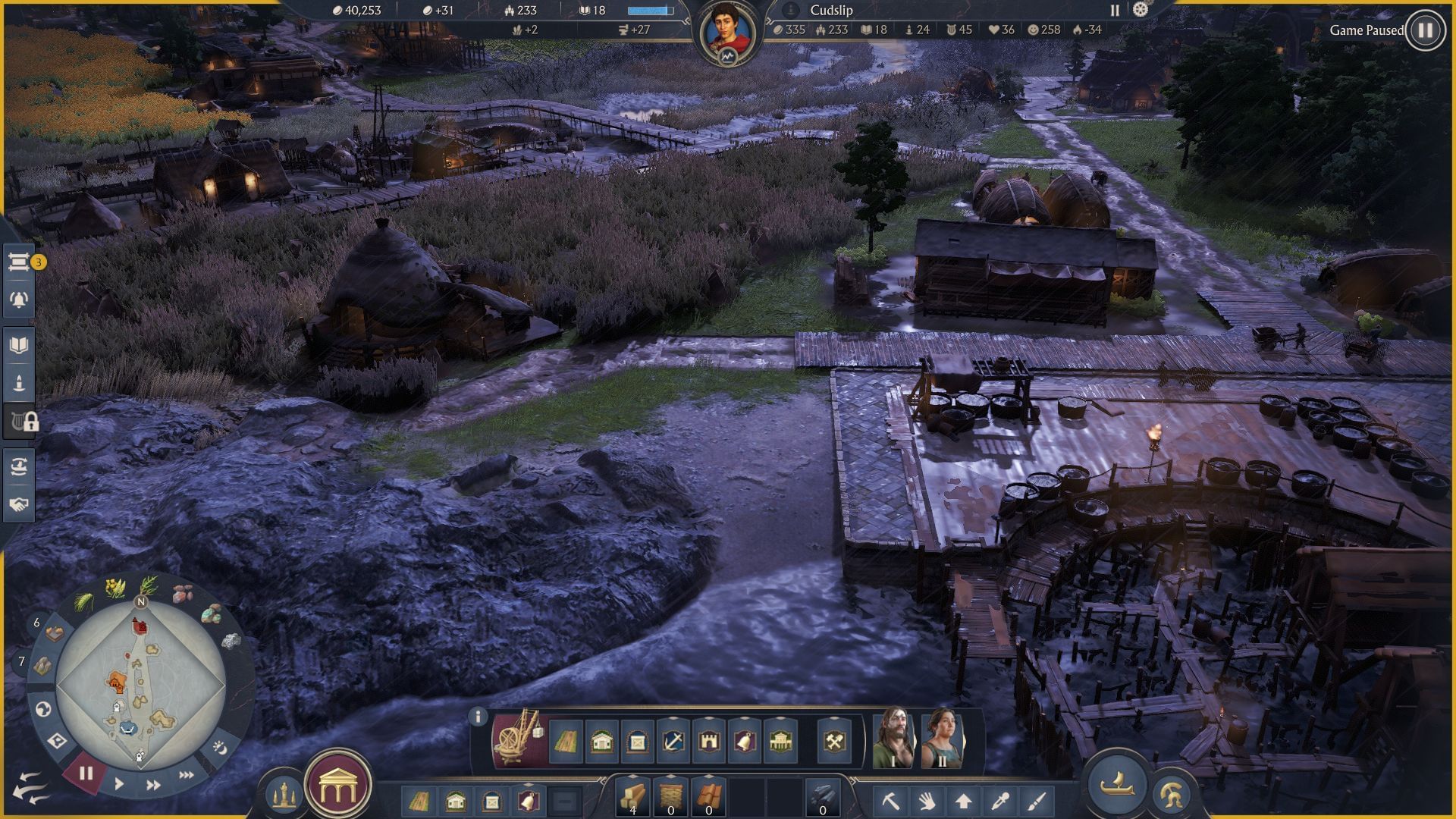Select the hand tool for moving buildings

click(926, 802)
